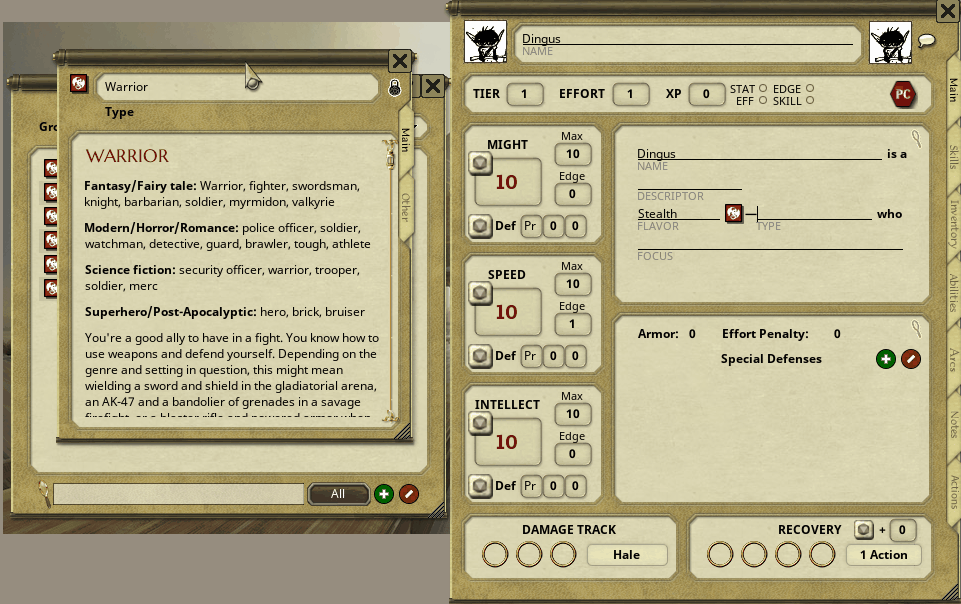Switch to the Notes tab
This screenshot has height=604, width=961.
pyautogui.click(x=953, y=424)
